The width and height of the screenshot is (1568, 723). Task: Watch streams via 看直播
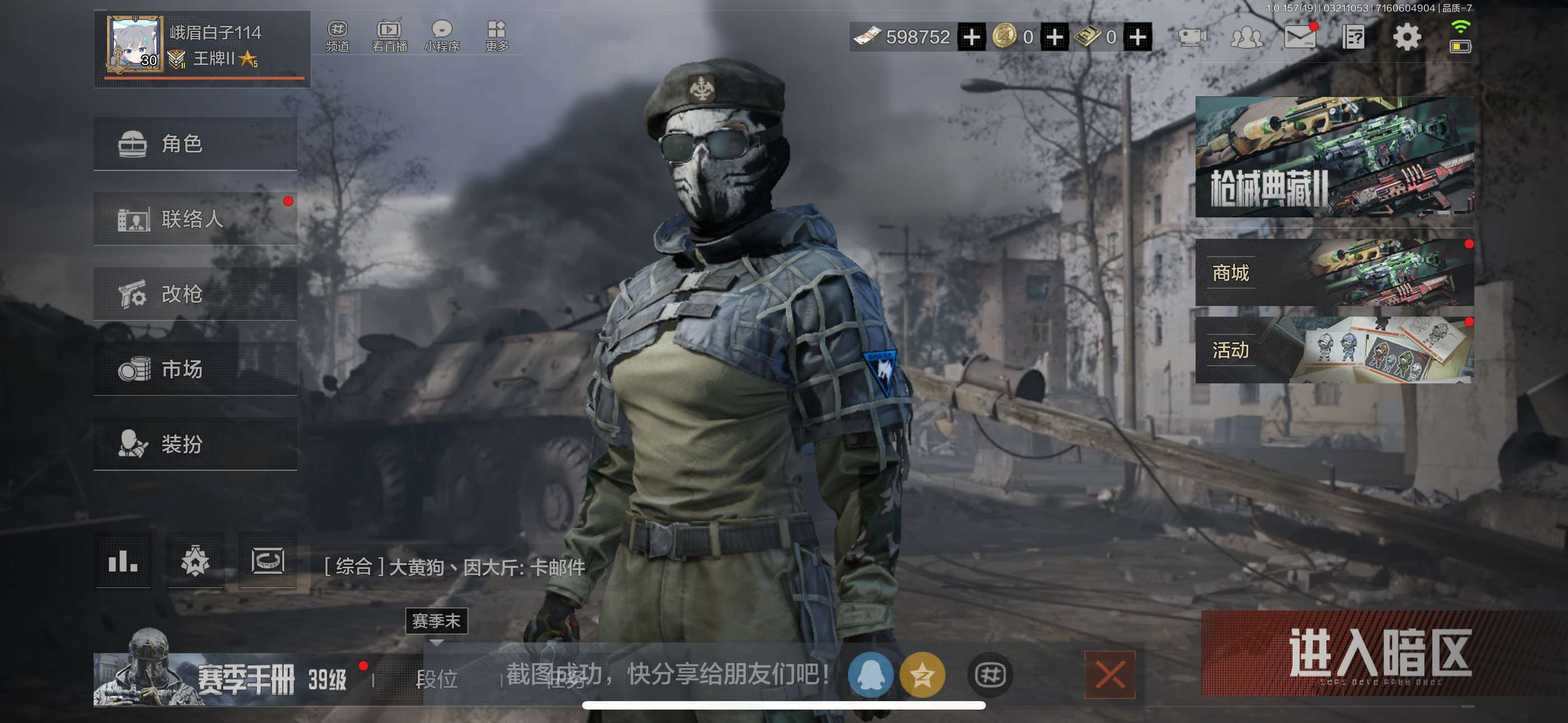[x=390, y=36]
